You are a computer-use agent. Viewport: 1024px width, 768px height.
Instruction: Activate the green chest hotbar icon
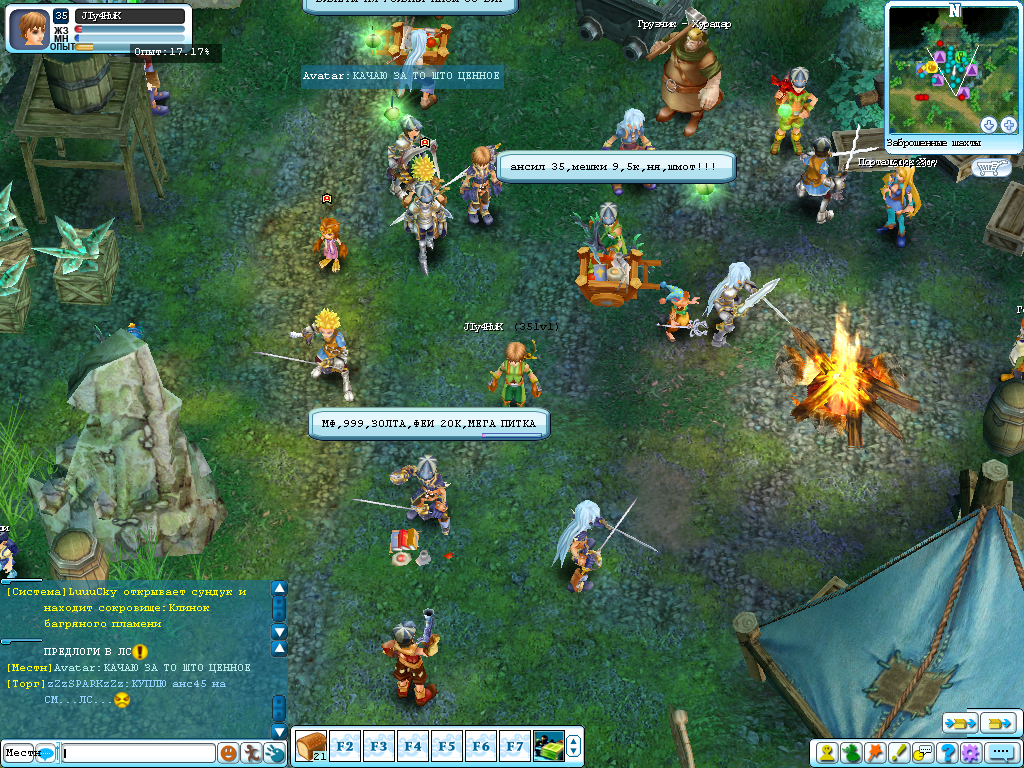click(548, 746)
